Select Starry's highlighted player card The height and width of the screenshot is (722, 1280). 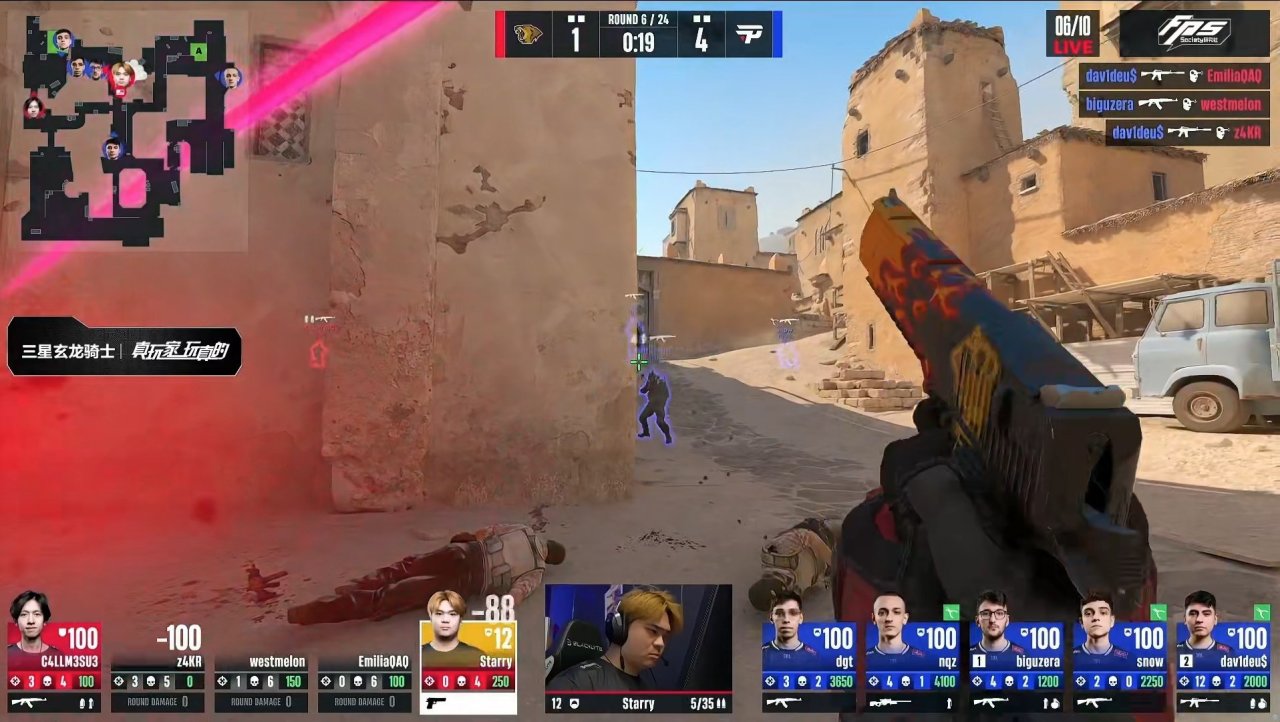pos(469,654)
